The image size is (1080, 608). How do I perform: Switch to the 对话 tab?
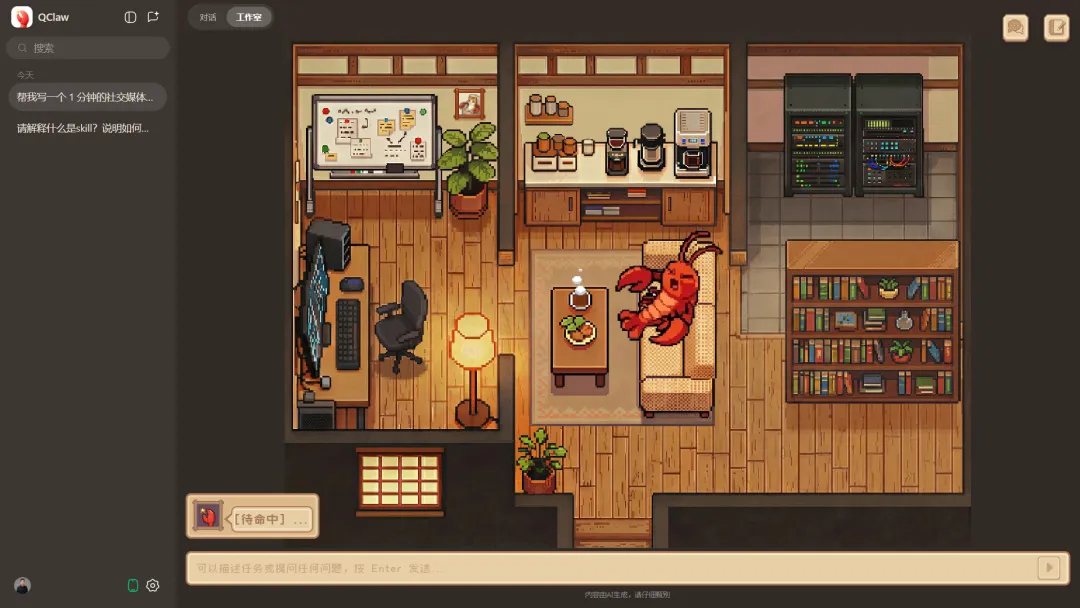(208, 17)
